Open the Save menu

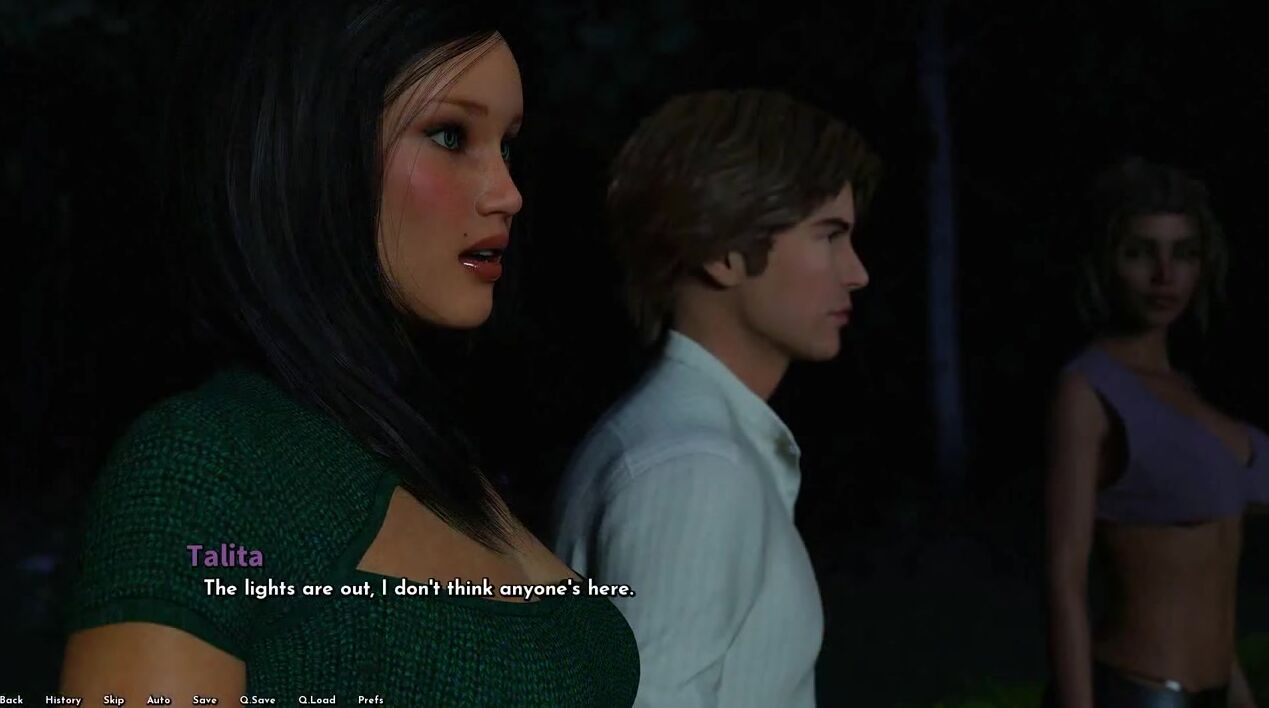pyautogui.click(x=205, y=700)
